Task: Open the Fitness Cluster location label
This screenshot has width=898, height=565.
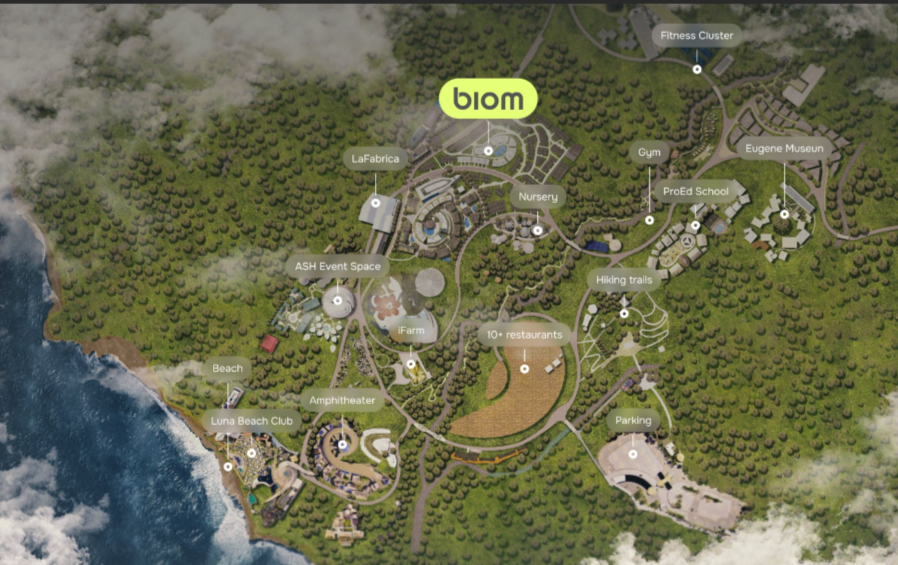Action: tap(697, 36)
